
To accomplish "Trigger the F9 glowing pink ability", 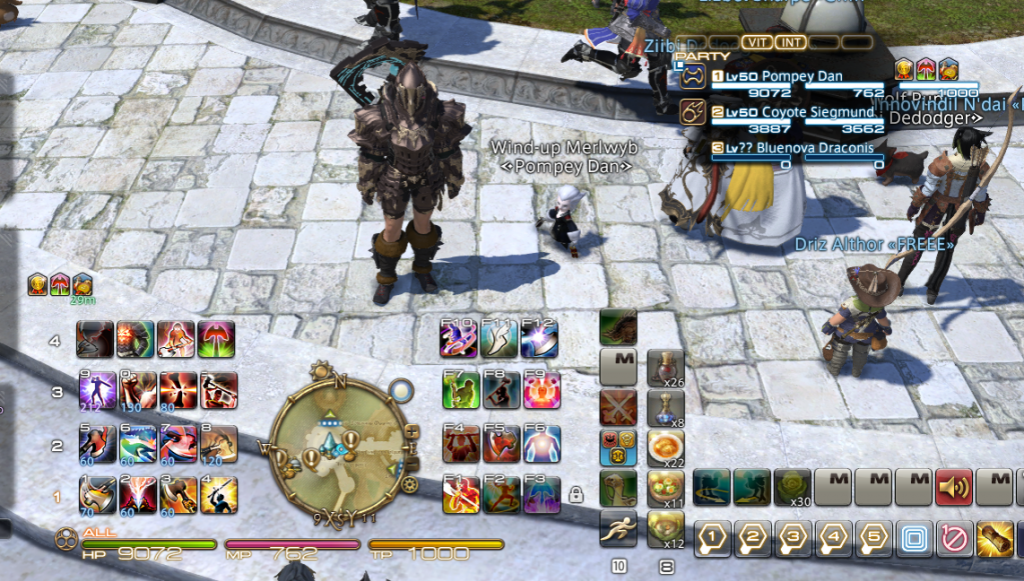I will [x=540, y=391].
